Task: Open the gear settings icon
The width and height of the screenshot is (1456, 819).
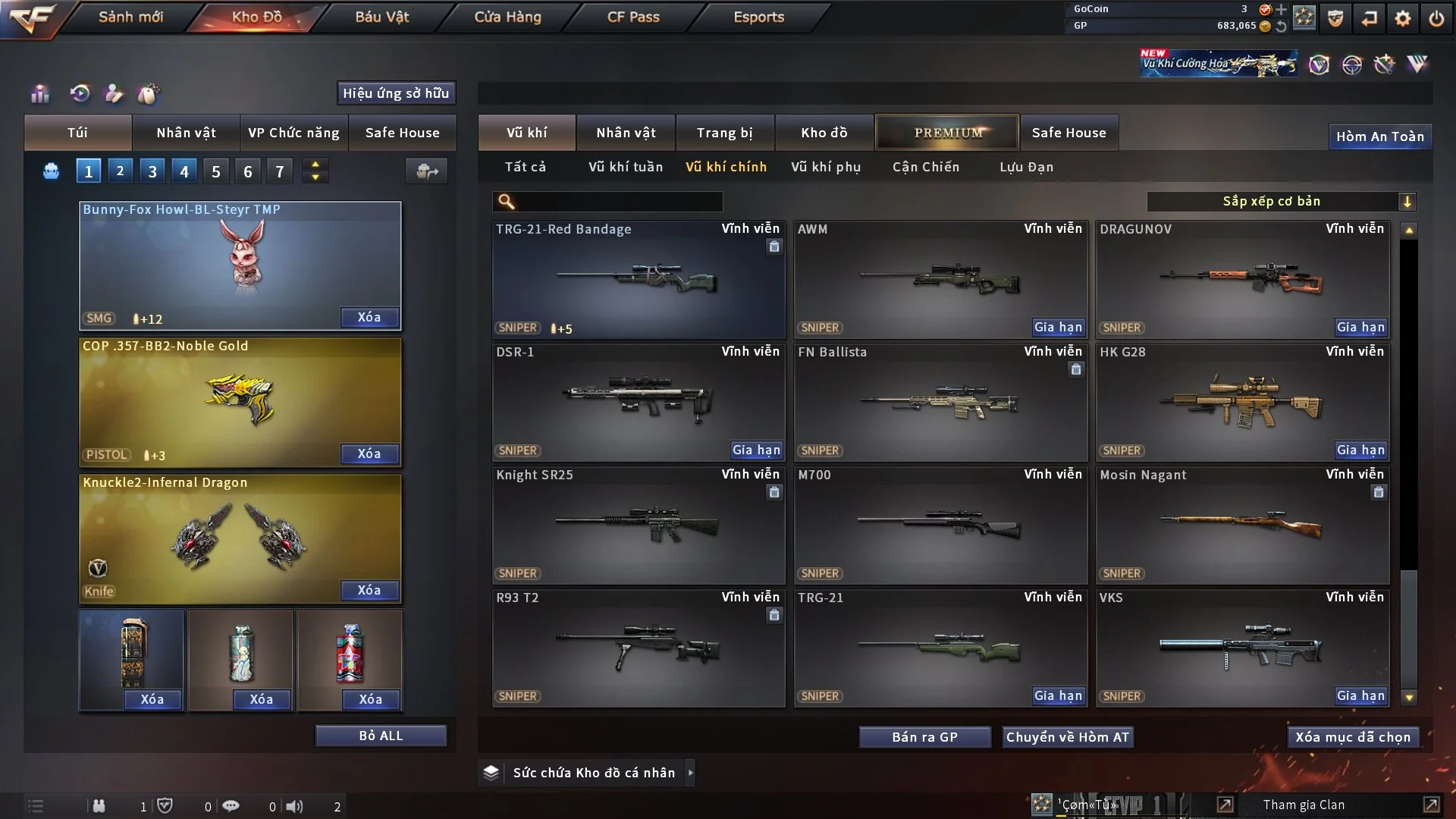Action: [1402, 18]
